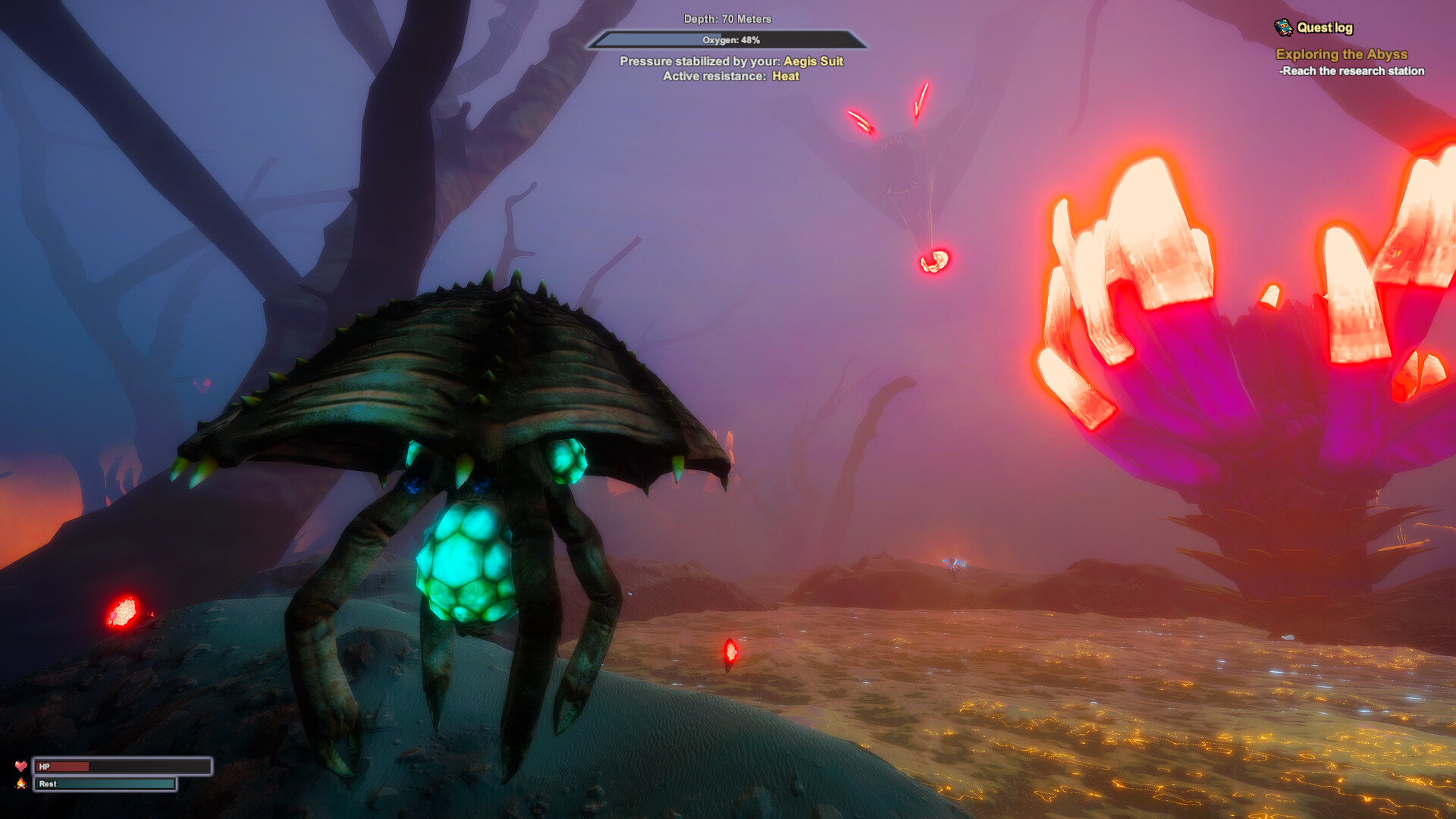Select the Aegis Suit label in the pressure message
The width and height of the screenshot is (1456, 819).
814,61
